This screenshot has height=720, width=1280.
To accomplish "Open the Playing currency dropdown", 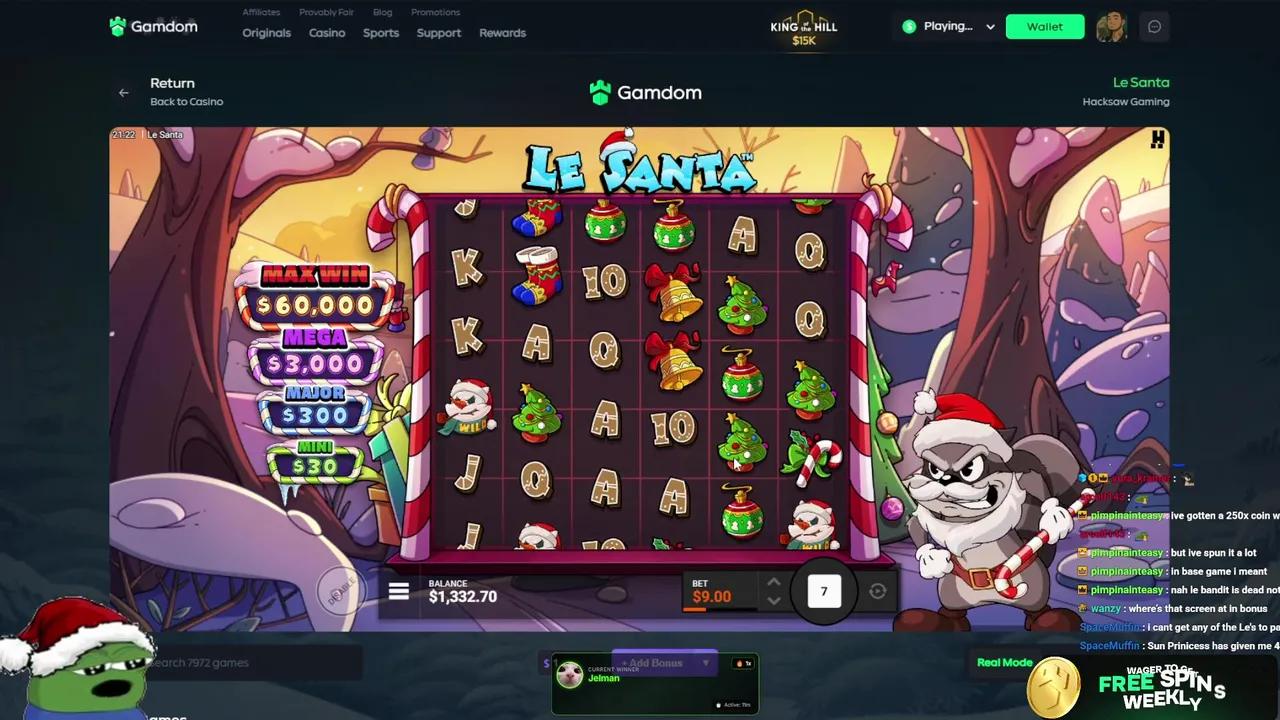I will (946, 26).
